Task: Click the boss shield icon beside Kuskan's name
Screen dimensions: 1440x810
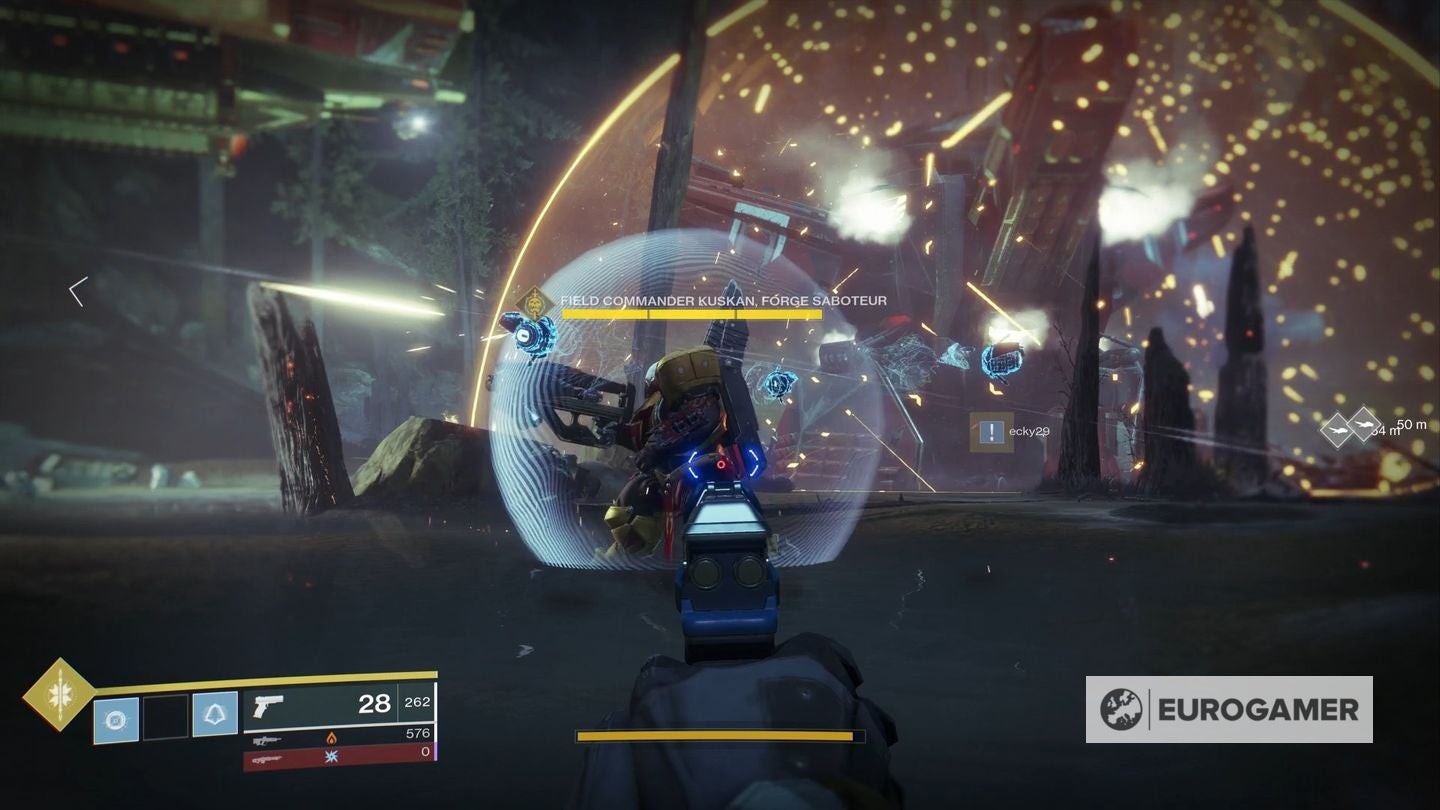Action: click(x=535, y=303)
